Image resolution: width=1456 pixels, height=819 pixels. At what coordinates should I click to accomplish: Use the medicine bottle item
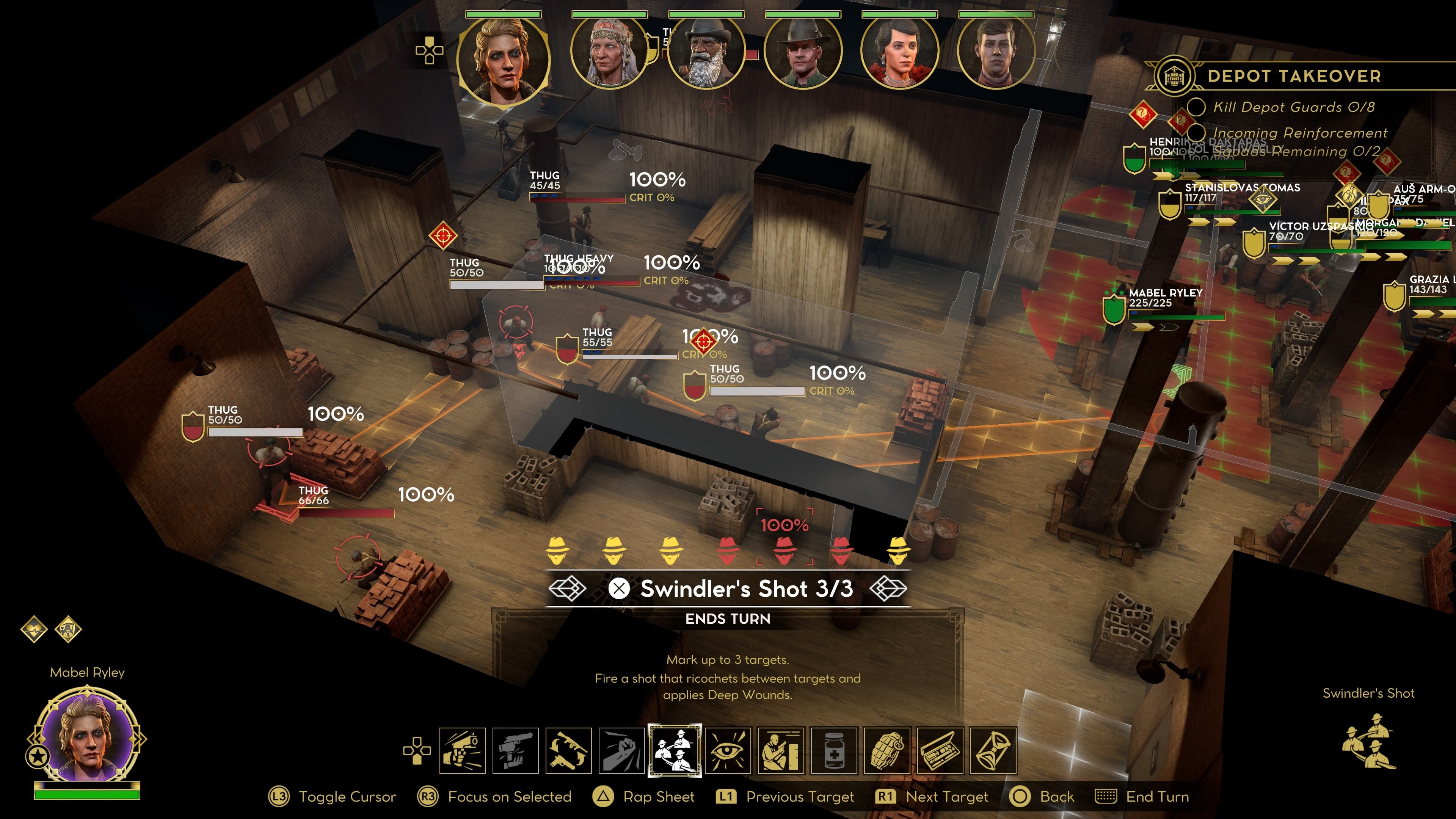tap(834, 751)
